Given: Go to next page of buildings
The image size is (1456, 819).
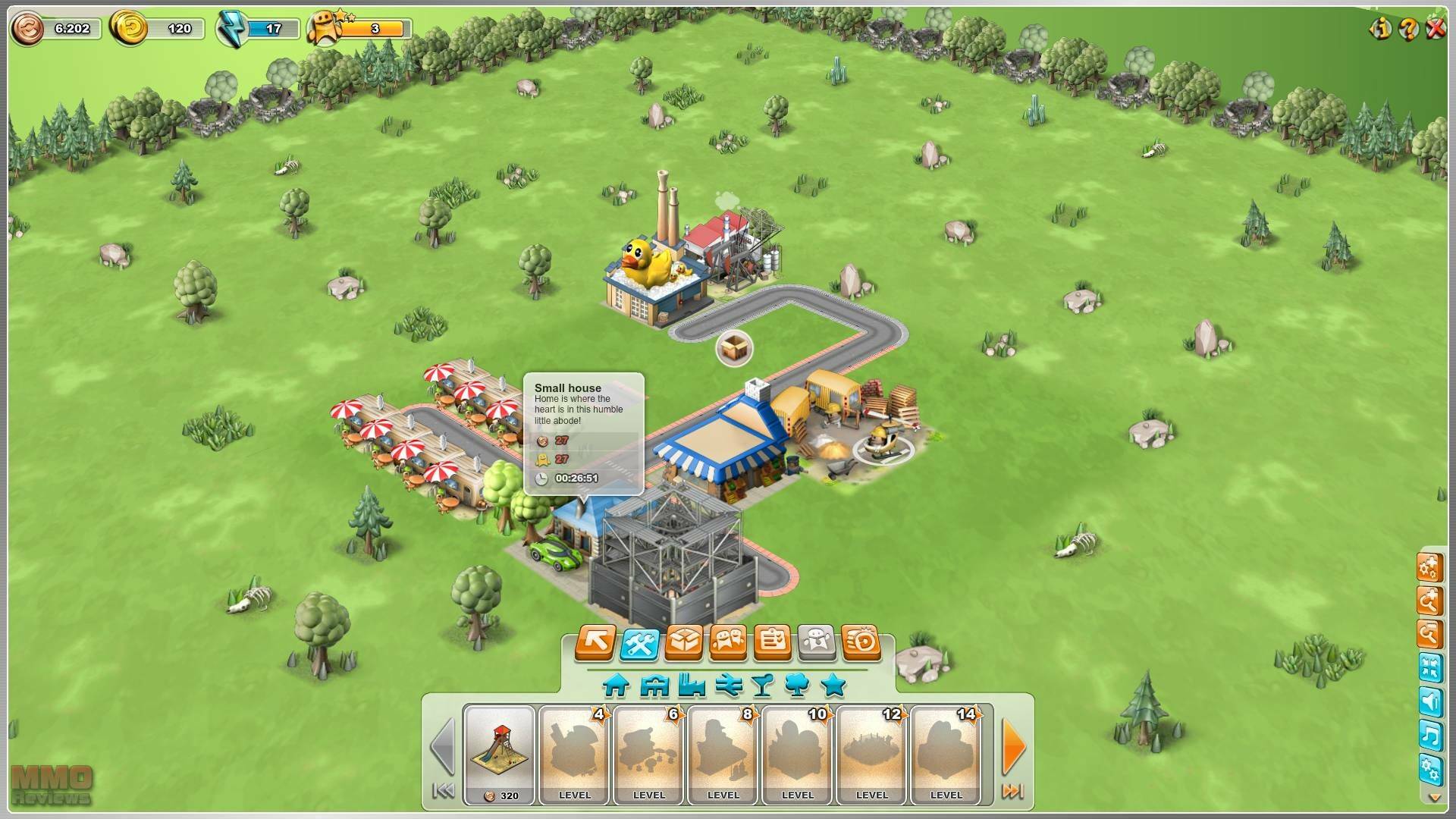Looking at the screenshot, I should point(1013,746).
